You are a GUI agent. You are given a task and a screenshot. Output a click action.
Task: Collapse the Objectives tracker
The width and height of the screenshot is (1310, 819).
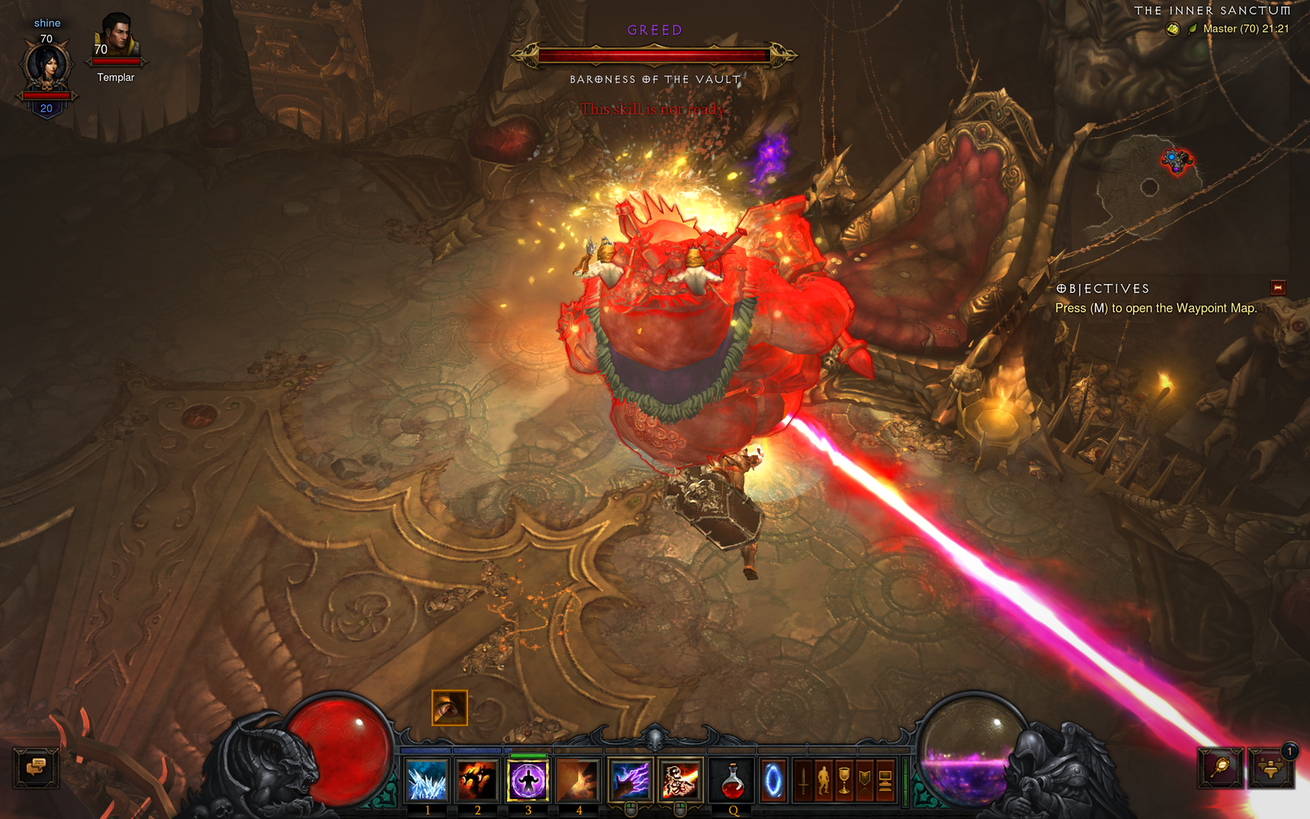[1277, 288]
